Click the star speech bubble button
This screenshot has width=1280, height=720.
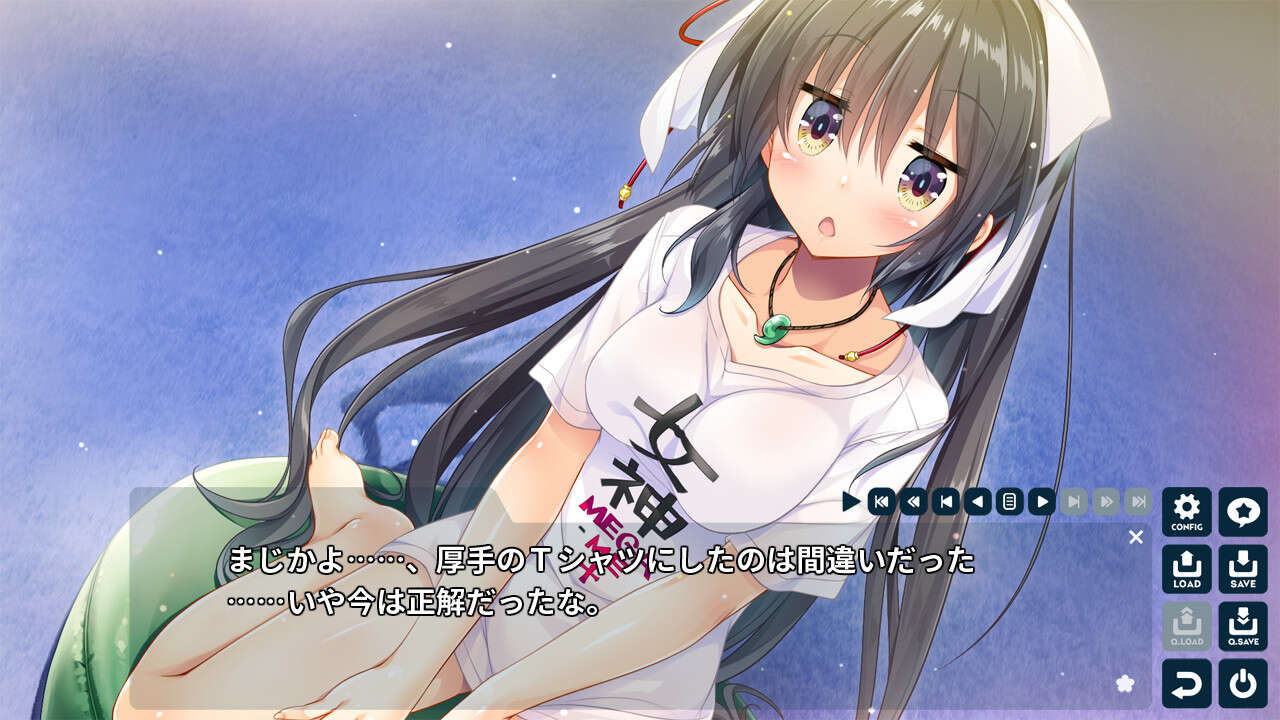point(1243,512)
